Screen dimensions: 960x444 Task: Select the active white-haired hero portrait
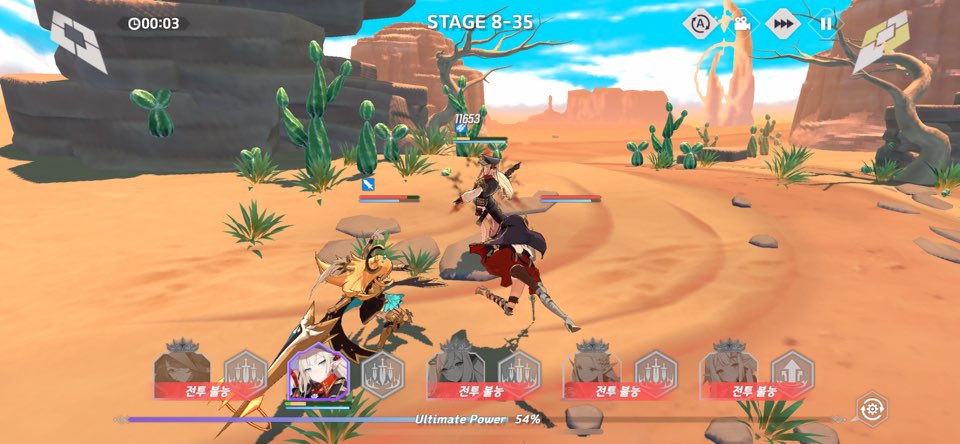(x=317, y=374)
